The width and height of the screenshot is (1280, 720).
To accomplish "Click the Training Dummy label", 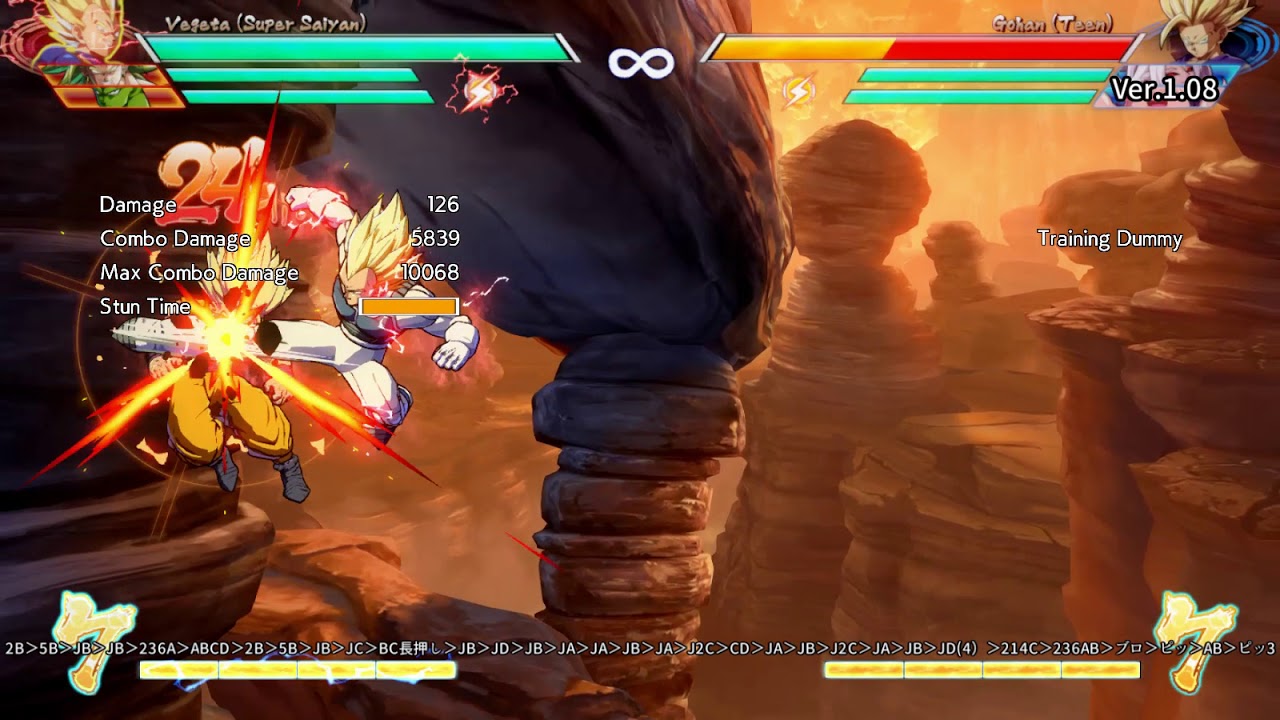I will (1110, 240).
